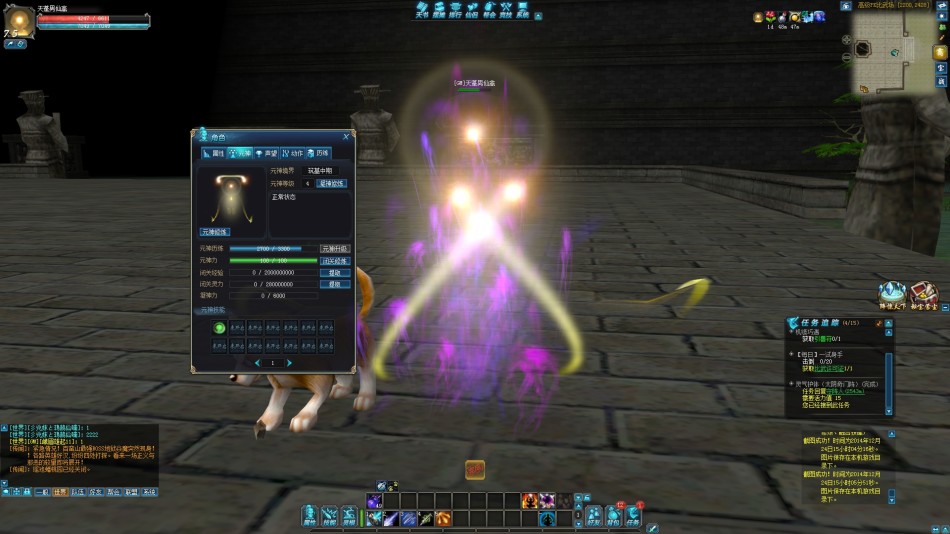Select the 动作 actions tab
This screenshot has width=950, height=534.
click(292, 153)
